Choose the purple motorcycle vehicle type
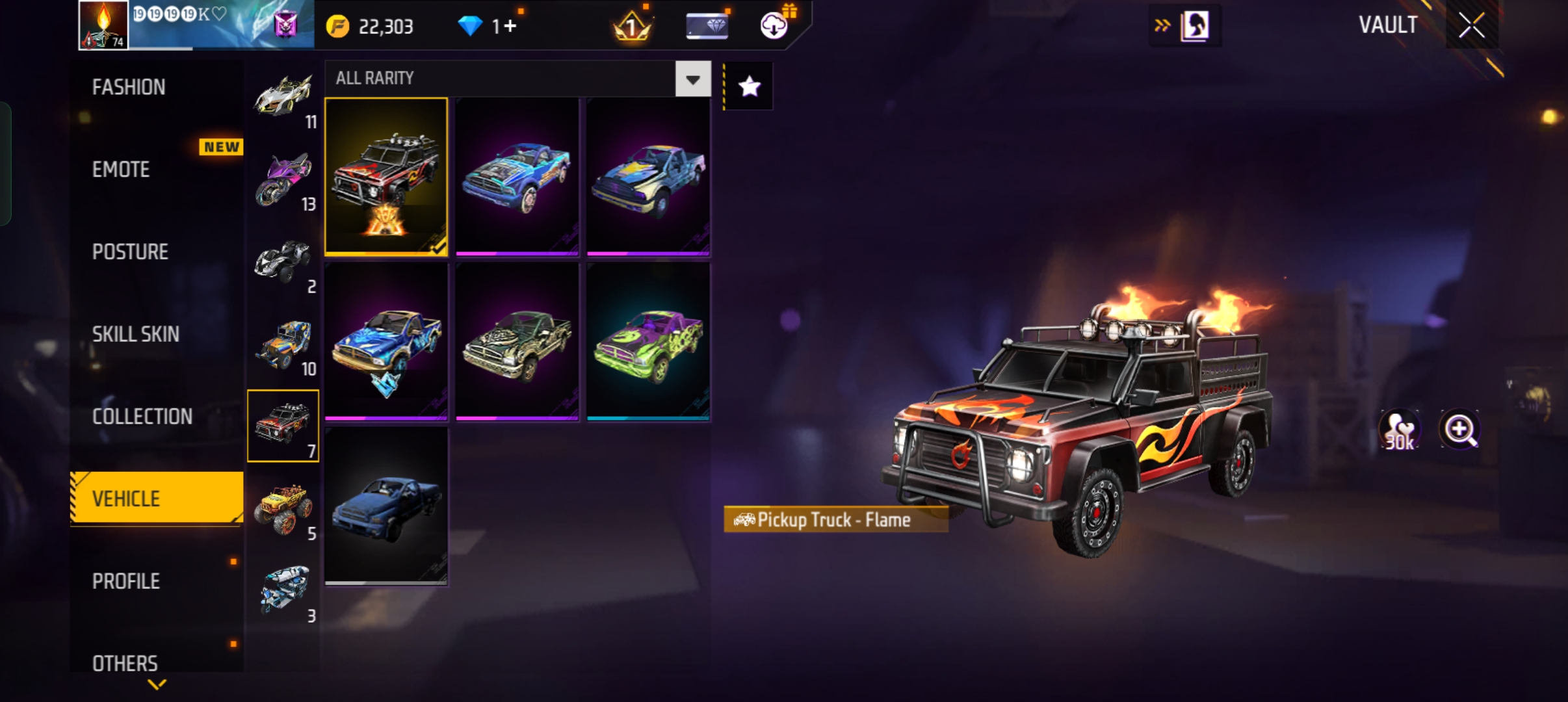This screenshot has height=702, width=1568. (283, 180)
